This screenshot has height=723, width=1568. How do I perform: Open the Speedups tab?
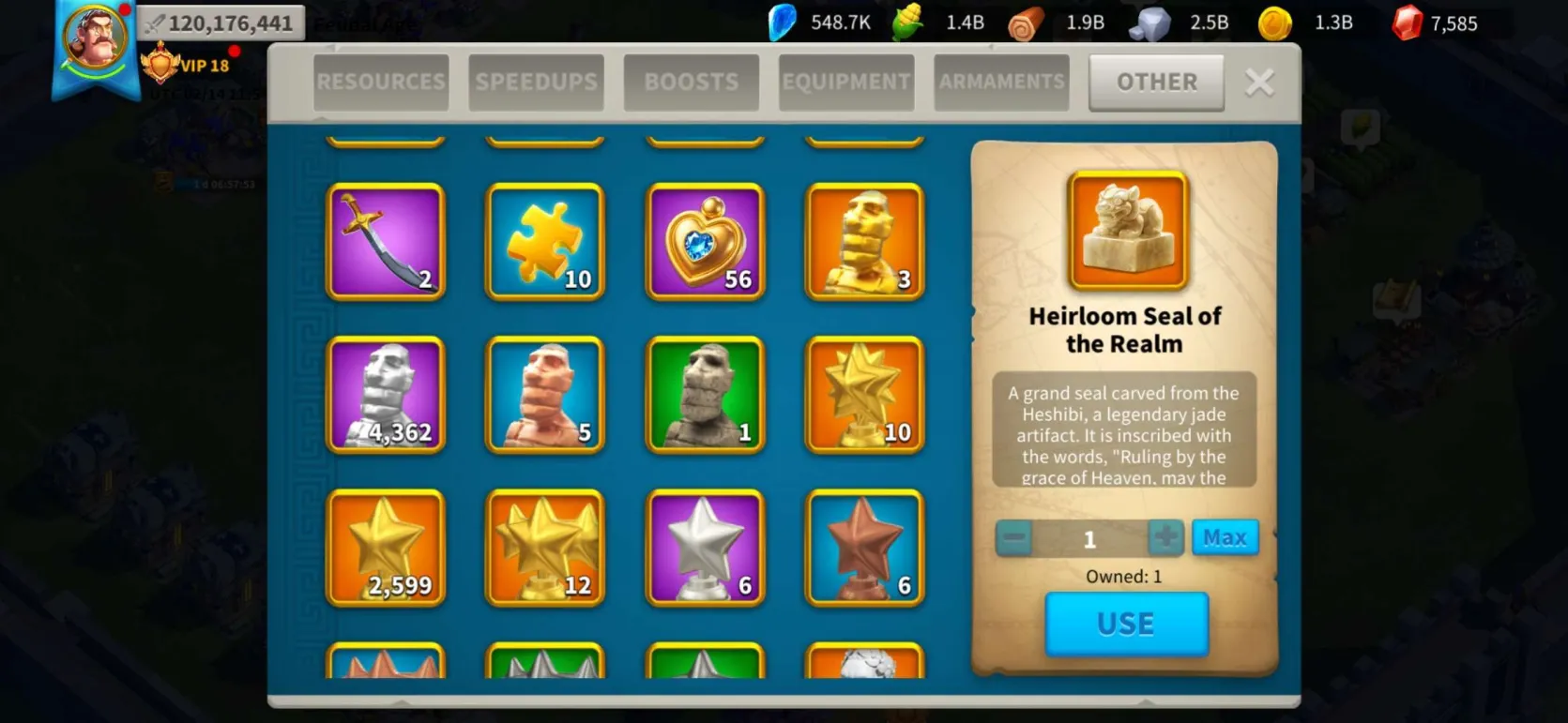coord(536,83)
